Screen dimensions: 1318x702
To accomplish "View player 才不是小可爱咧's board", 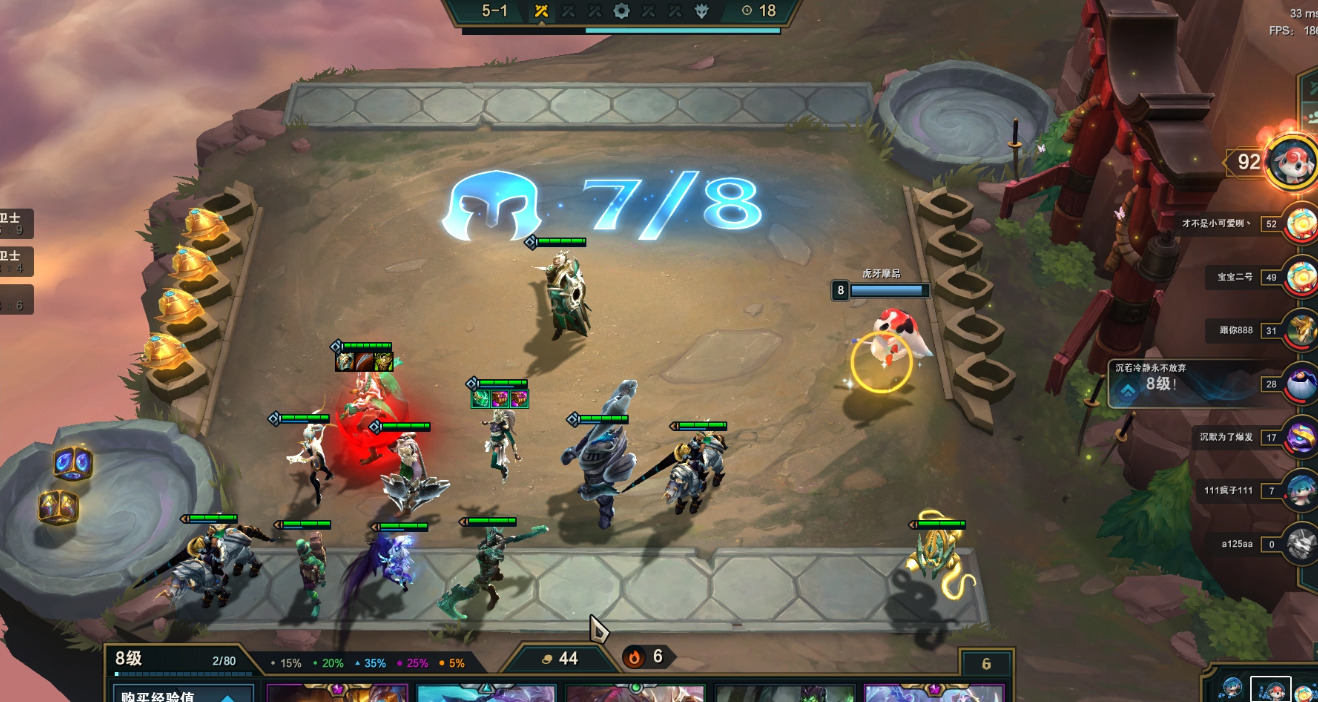I will pos(1301,223).
